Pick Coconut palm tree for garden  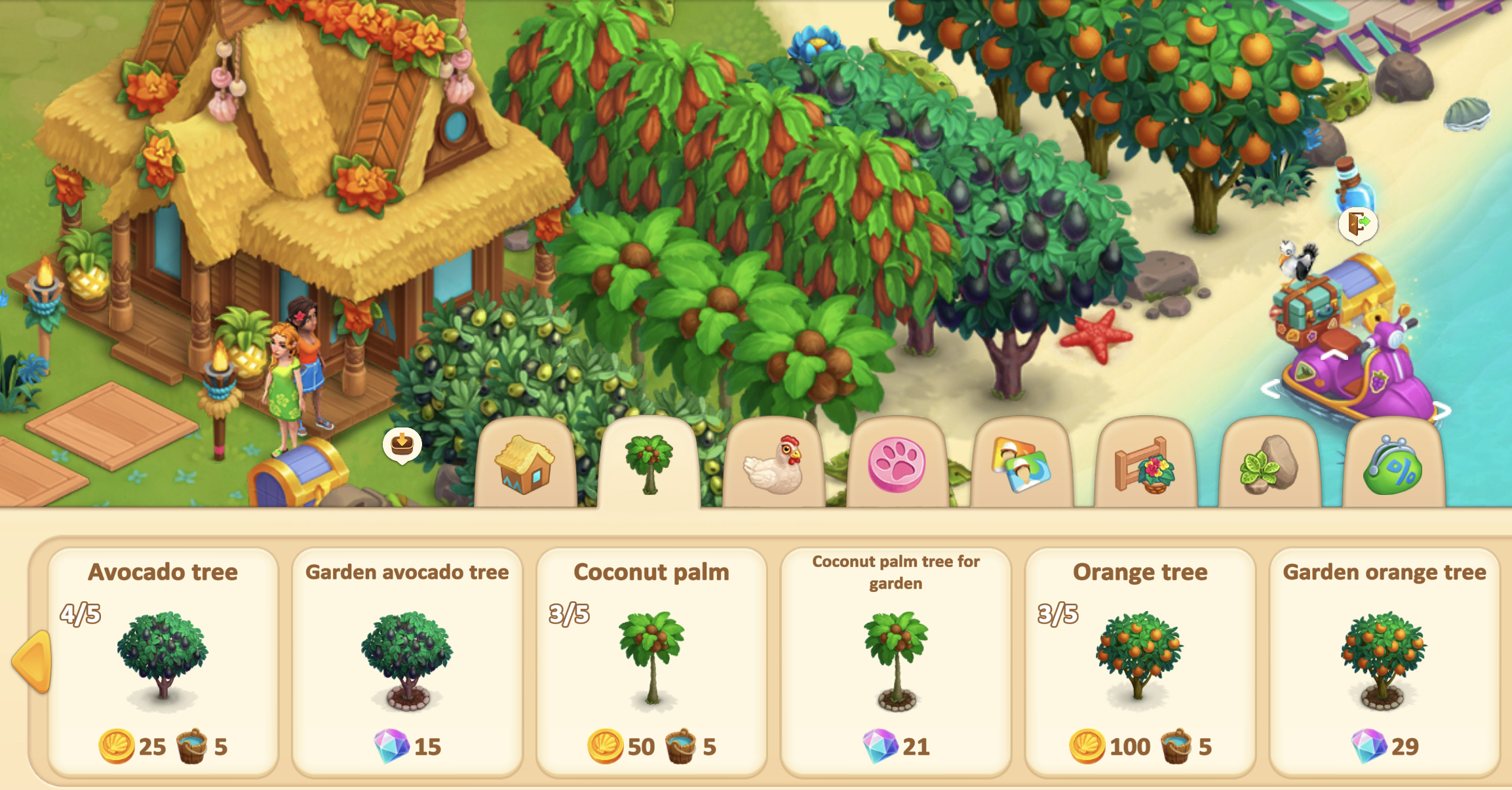pos(895,662)
